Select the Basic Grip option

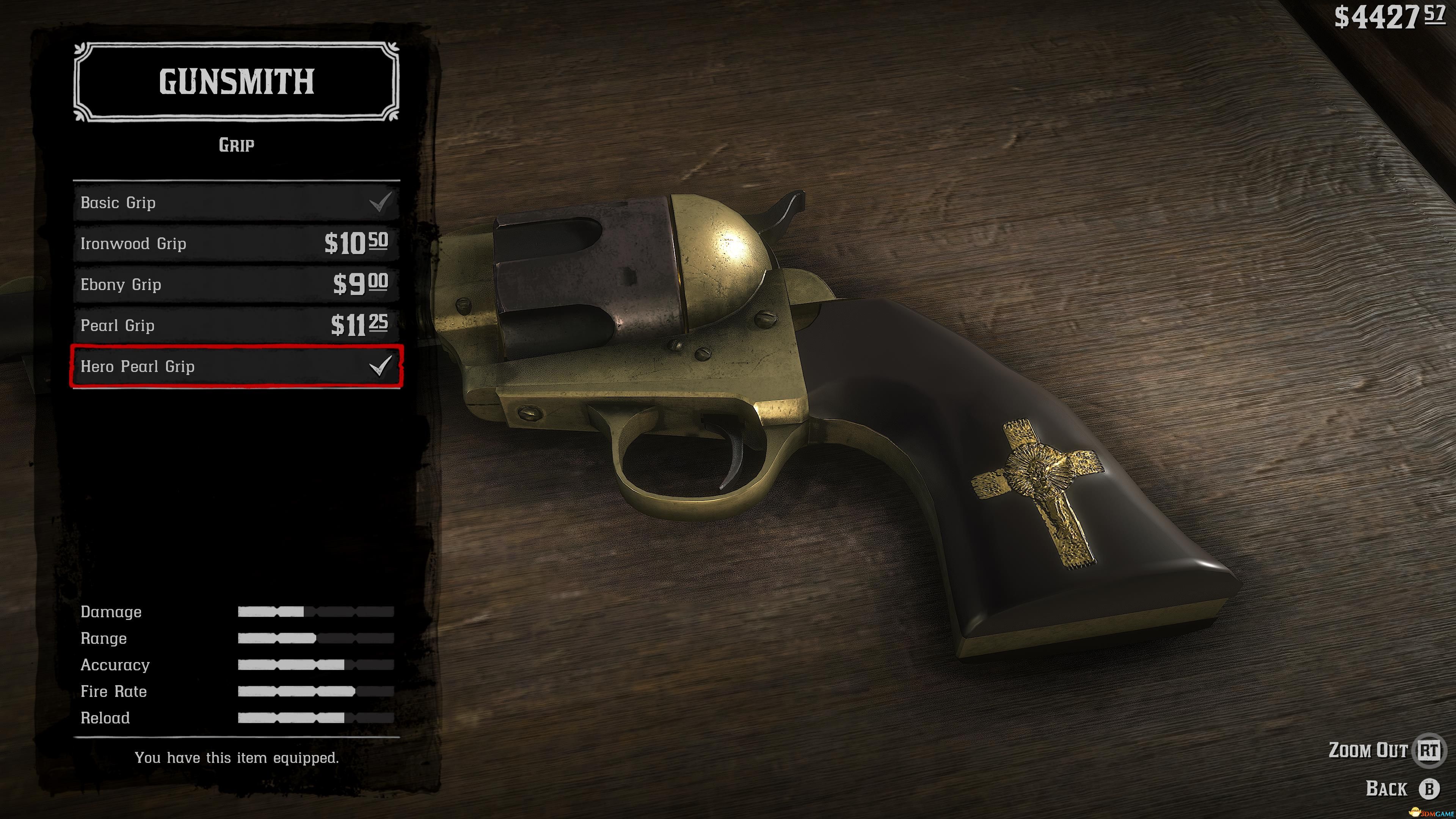coord(236,202)
